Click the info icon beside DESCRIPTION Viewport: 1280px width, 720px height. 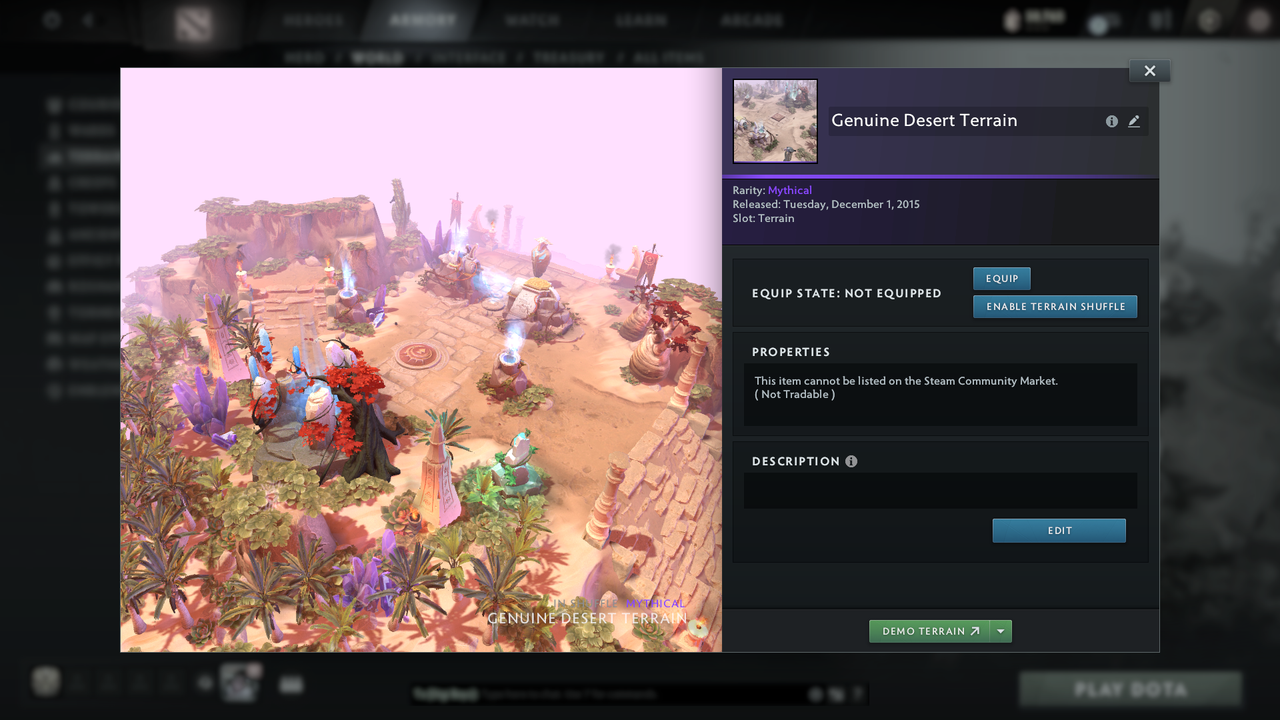[x=850, y=461]
